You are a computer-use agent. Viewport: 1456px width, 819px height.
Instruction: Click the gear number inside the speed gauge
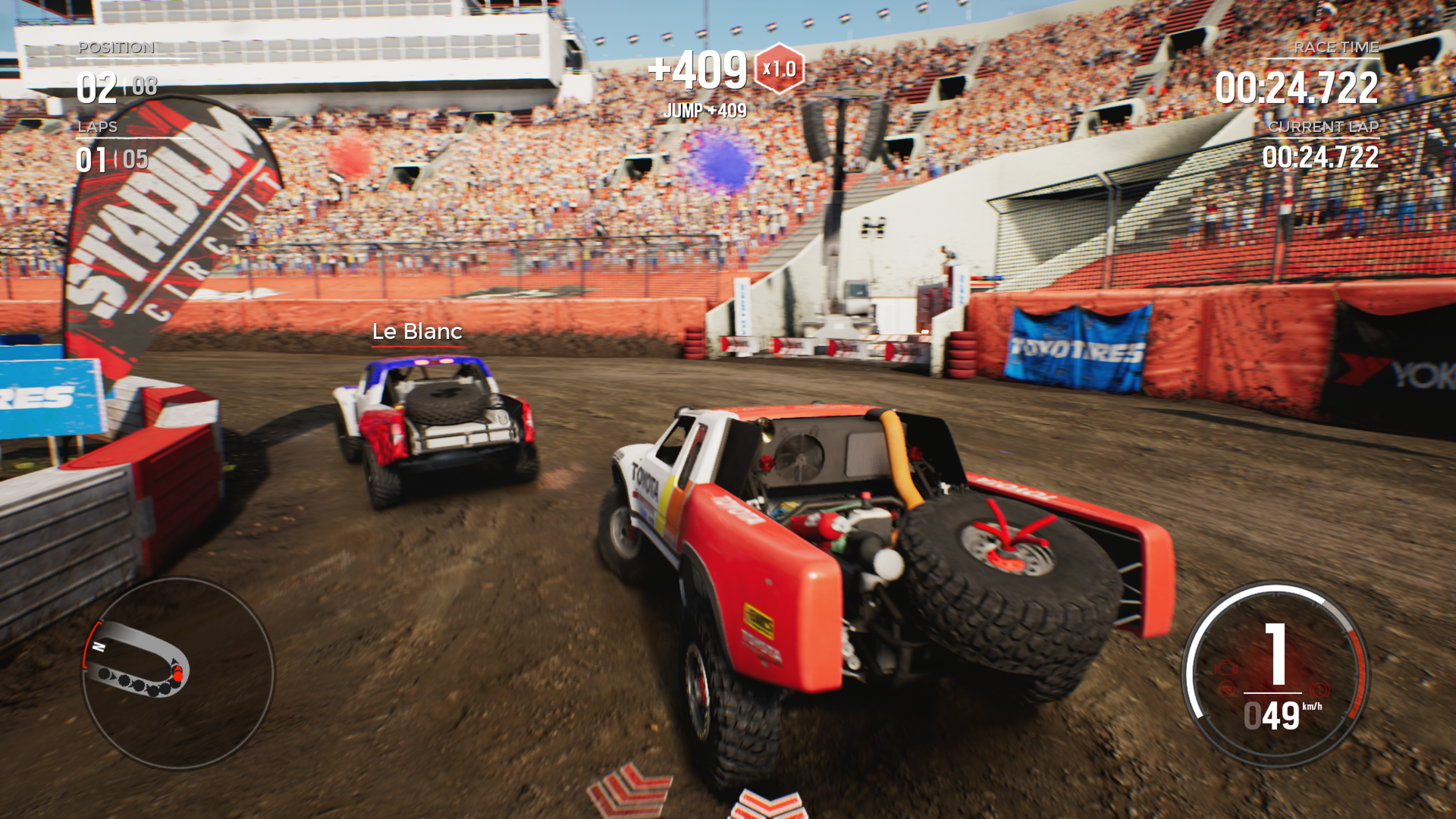[x=1274, y=653]
